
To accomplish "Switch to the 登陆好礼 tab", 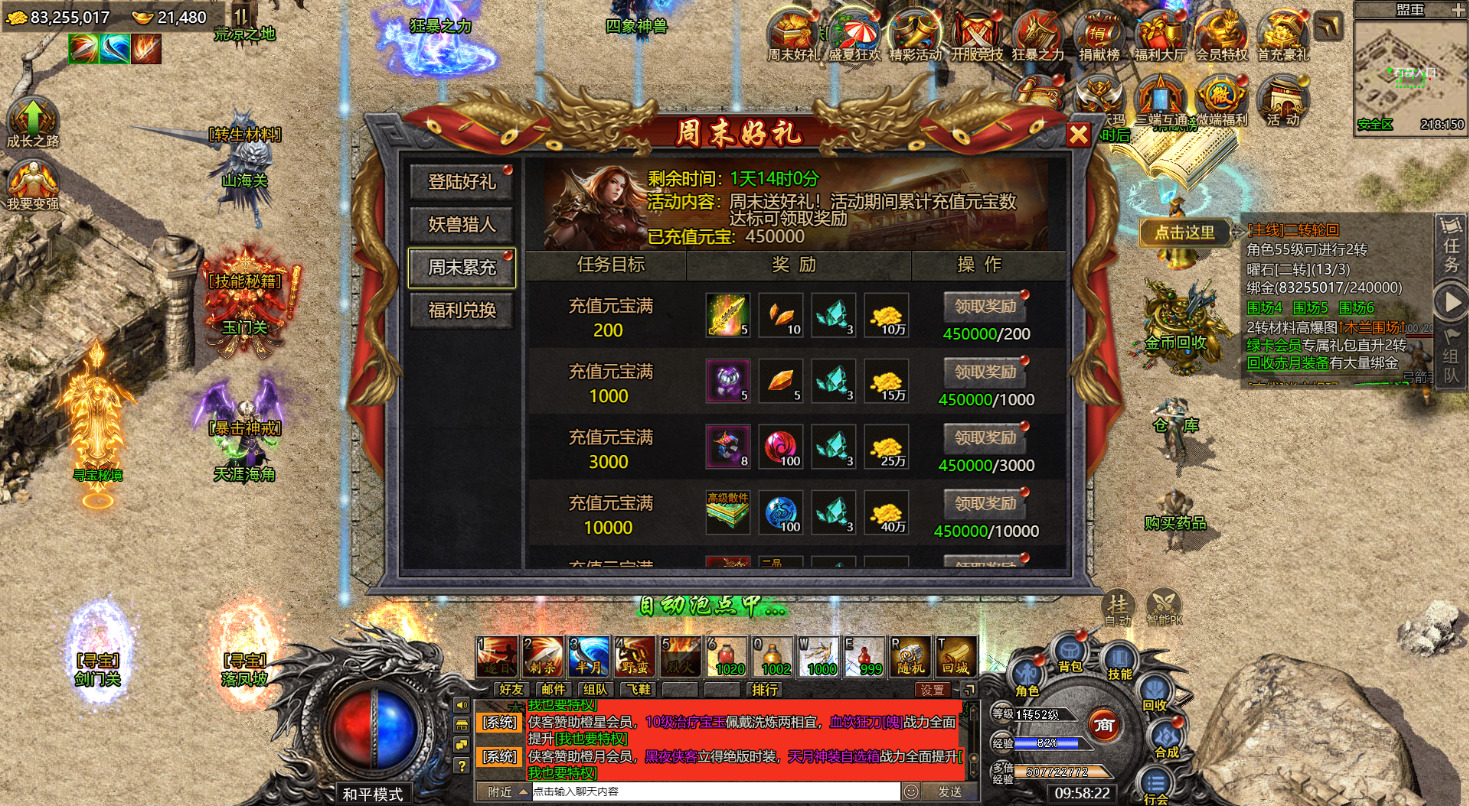I will point(461,183).
